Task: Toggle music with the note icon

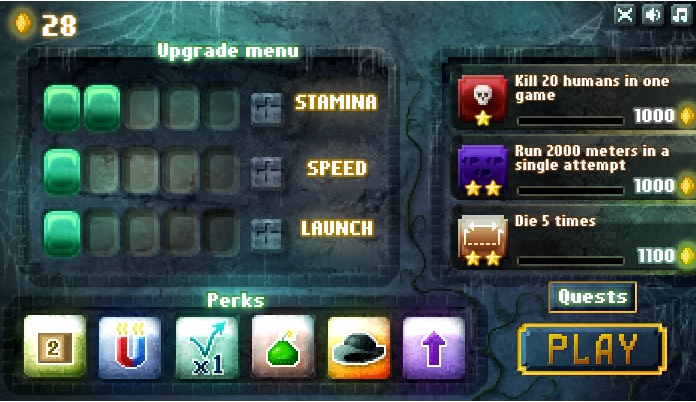Action: coord(680,14)
